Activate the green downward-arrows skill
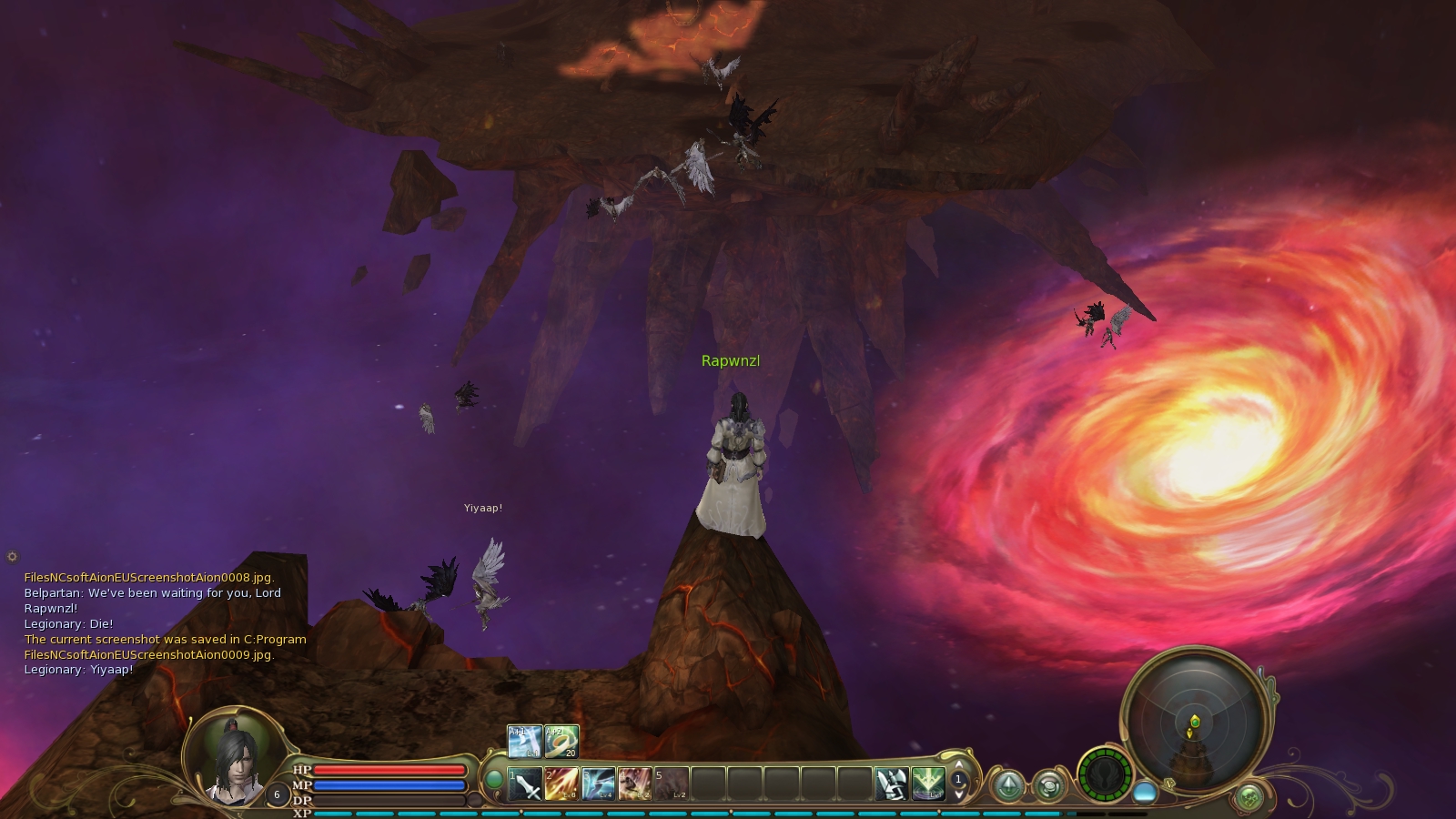Screen dimensions: 1456x819 [x=927, y=784]
